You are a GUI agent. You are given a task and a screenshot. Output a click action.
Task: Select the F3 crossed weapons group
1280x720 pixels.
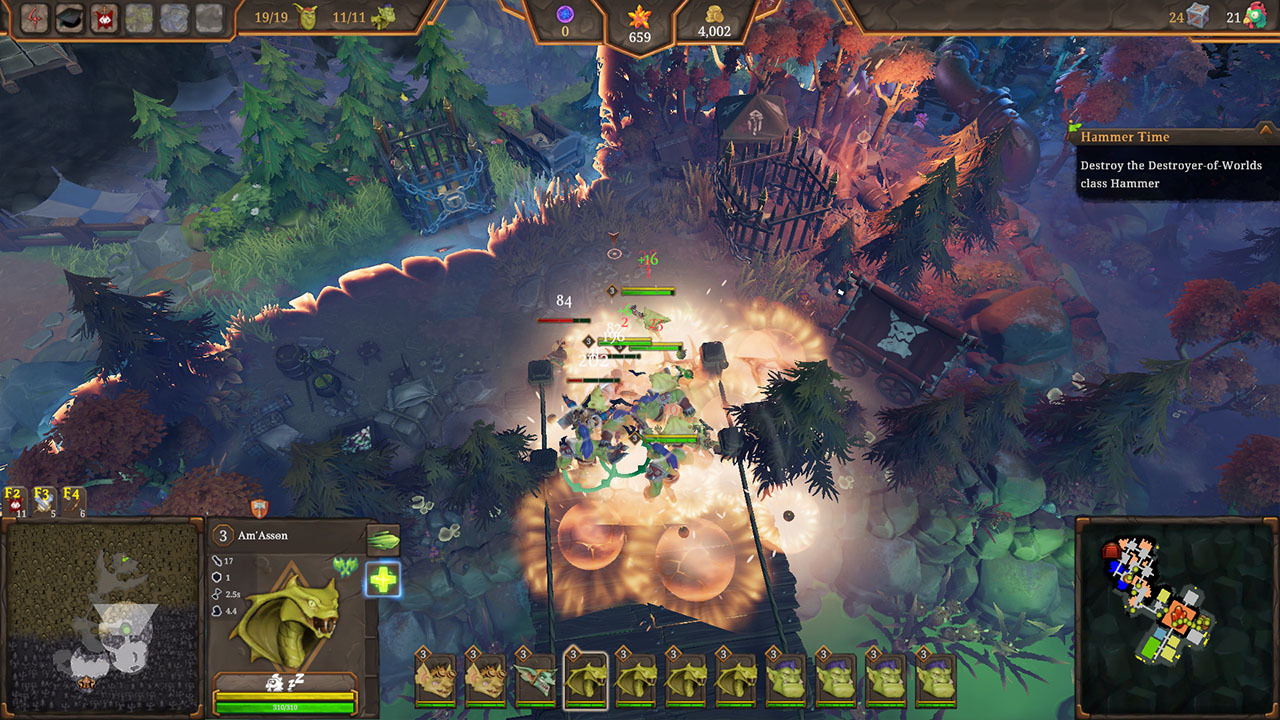tap(43, 501)
